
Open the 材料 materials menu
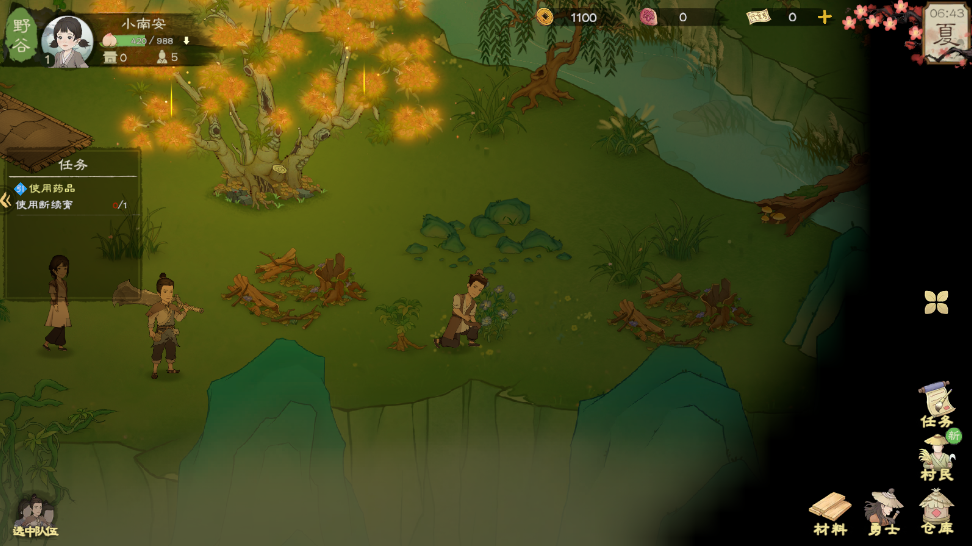coord(830,512)
